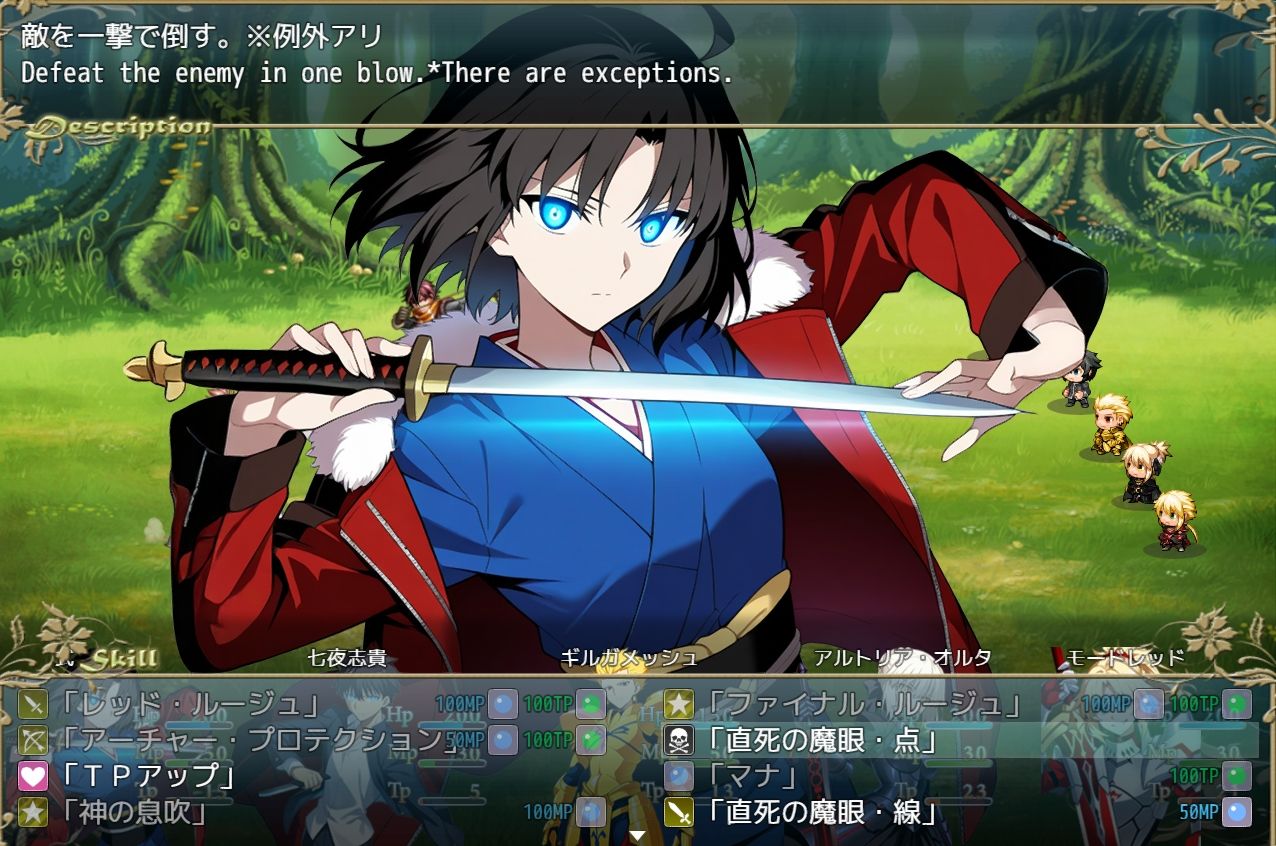Select the「マナ」skill
The image size is (1276, 846).
[752, 776]
